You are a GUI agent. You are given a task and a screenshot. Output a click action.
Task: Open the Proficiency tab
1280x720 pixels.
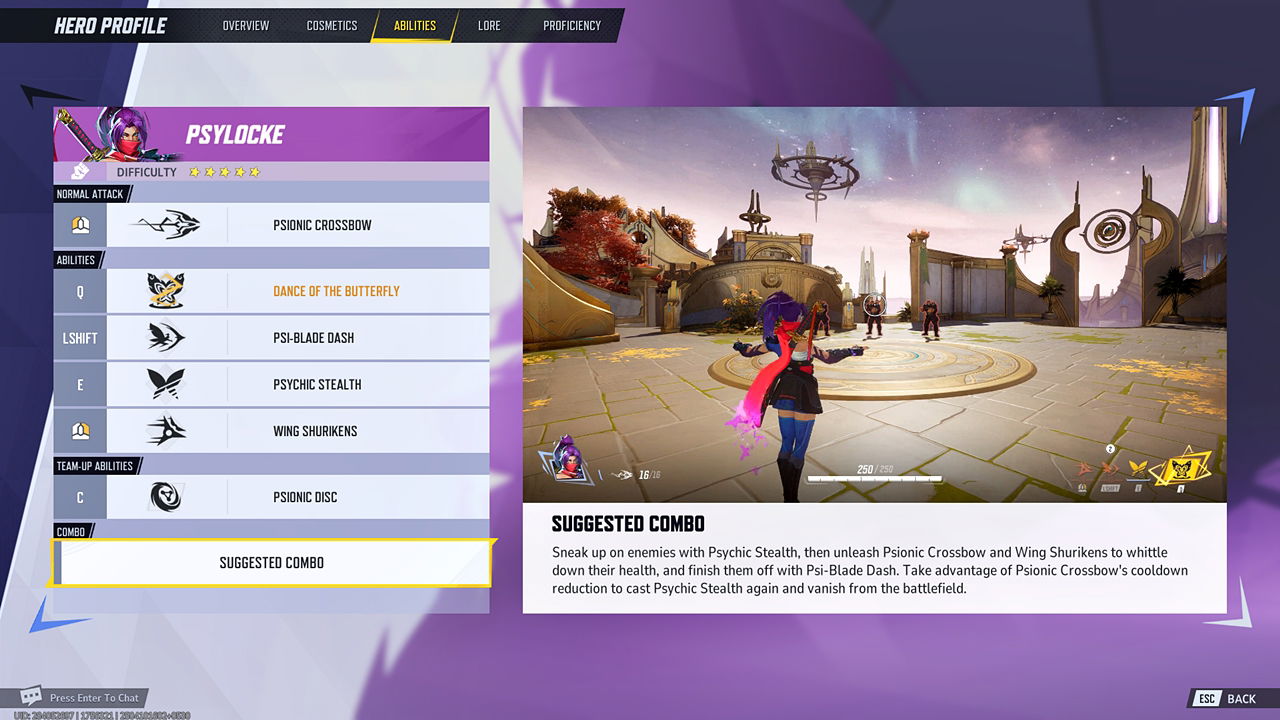pyautogui.click(x=571, y=25)
